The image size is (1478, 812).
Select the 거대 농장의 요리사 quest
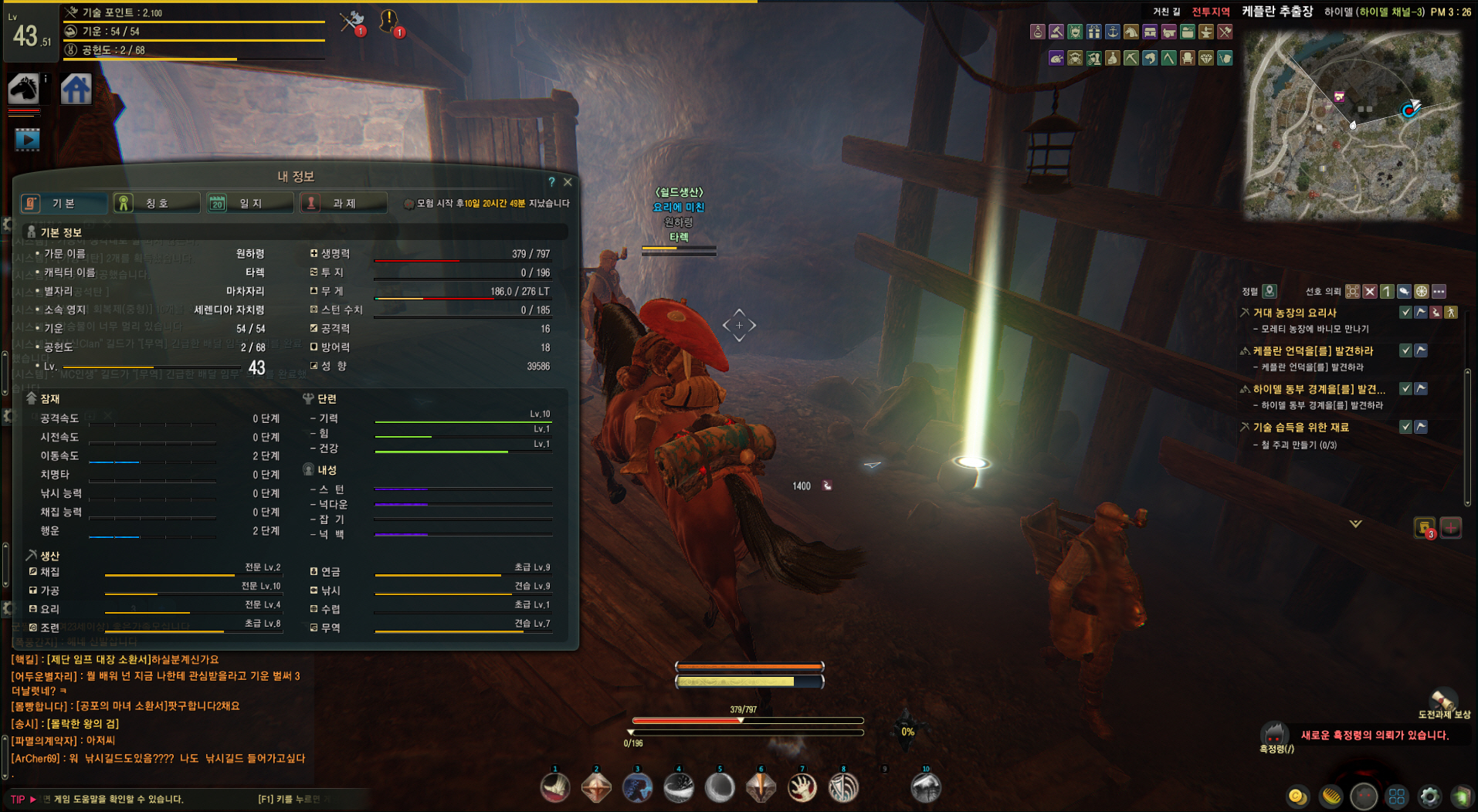[1294, 313]
